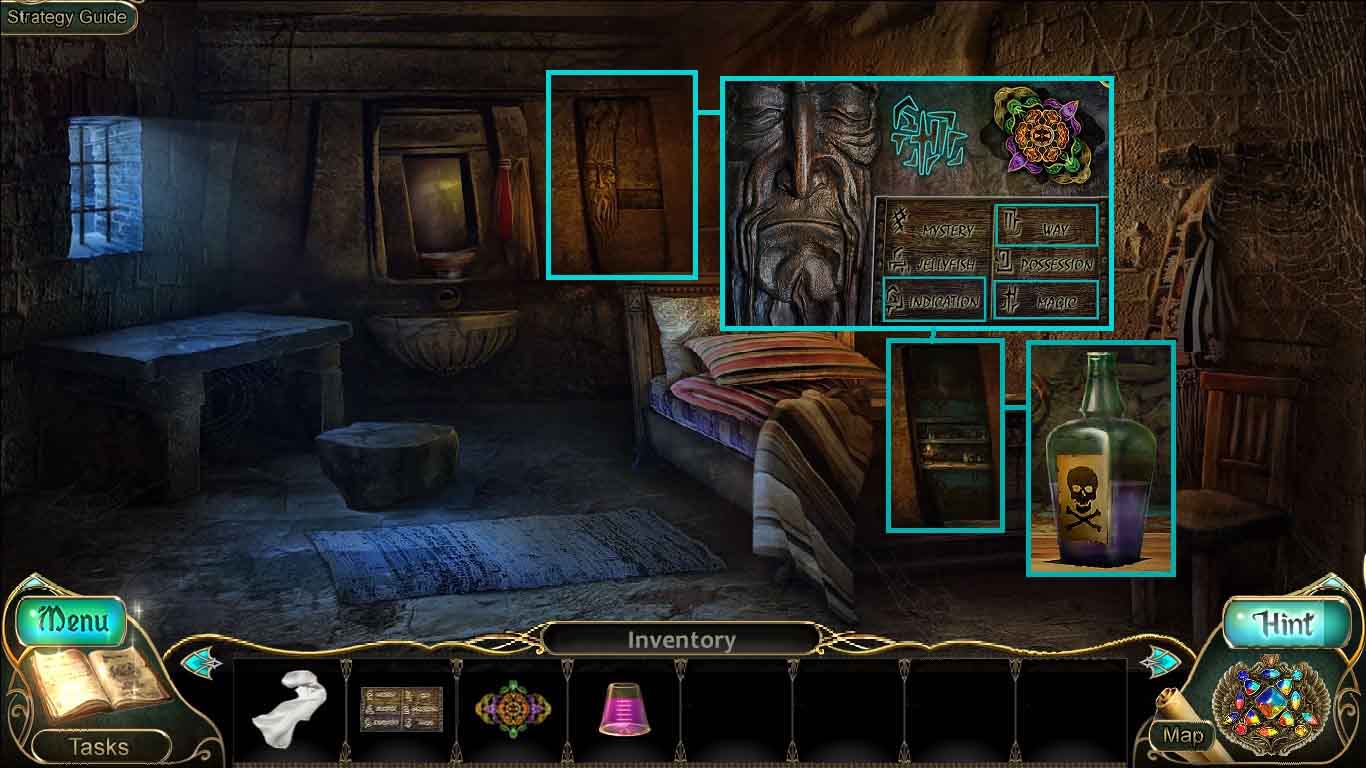This screenshot has height=768, width=1366.
Task: Select the wooden word plaques item
Action: click(x=401, y=709)
